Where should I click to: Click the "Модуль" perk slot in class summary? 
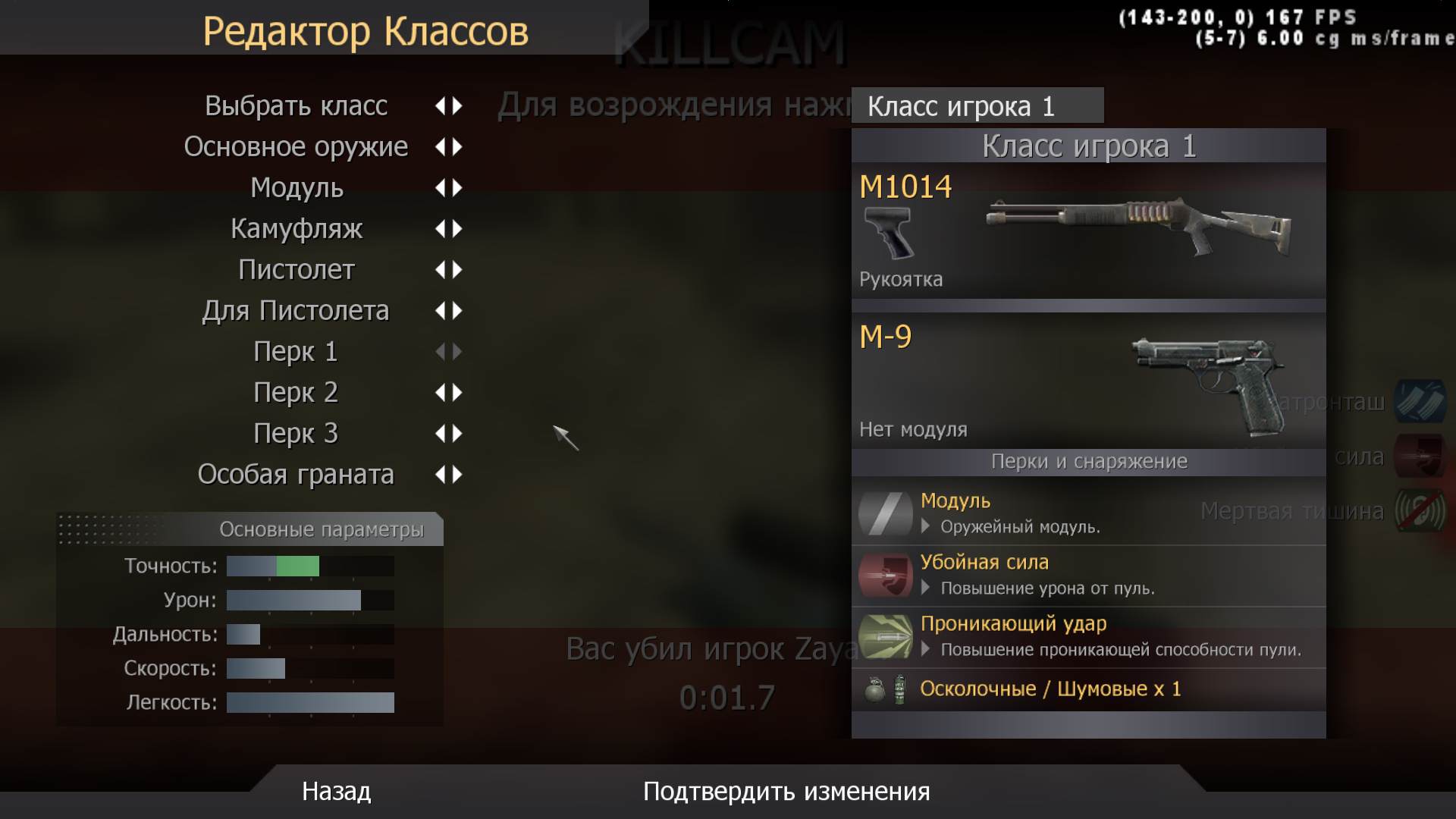(x=1088, y=513)
